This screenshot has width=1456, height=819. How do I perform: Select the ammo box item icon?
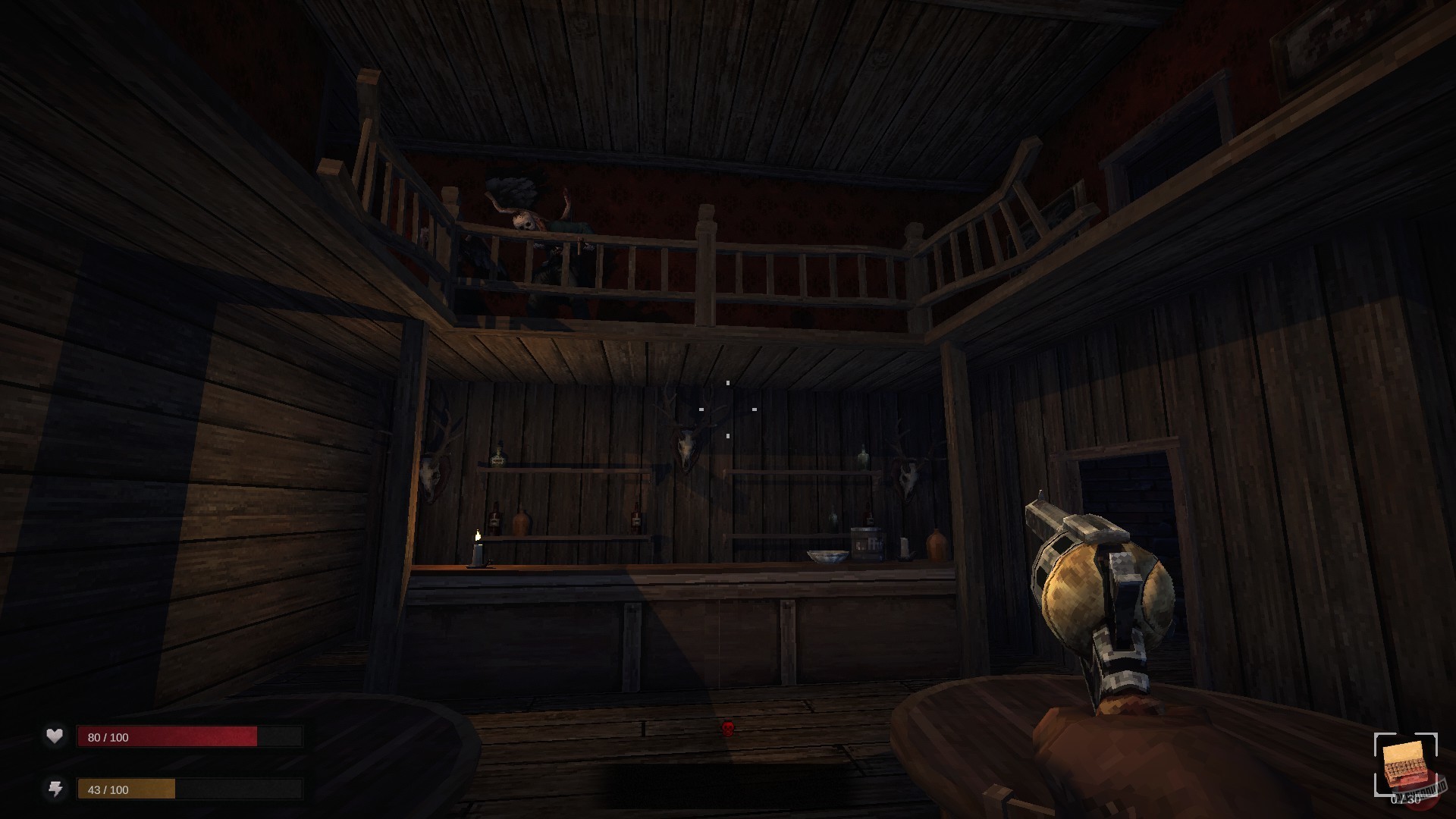[x=1404, y=764]
